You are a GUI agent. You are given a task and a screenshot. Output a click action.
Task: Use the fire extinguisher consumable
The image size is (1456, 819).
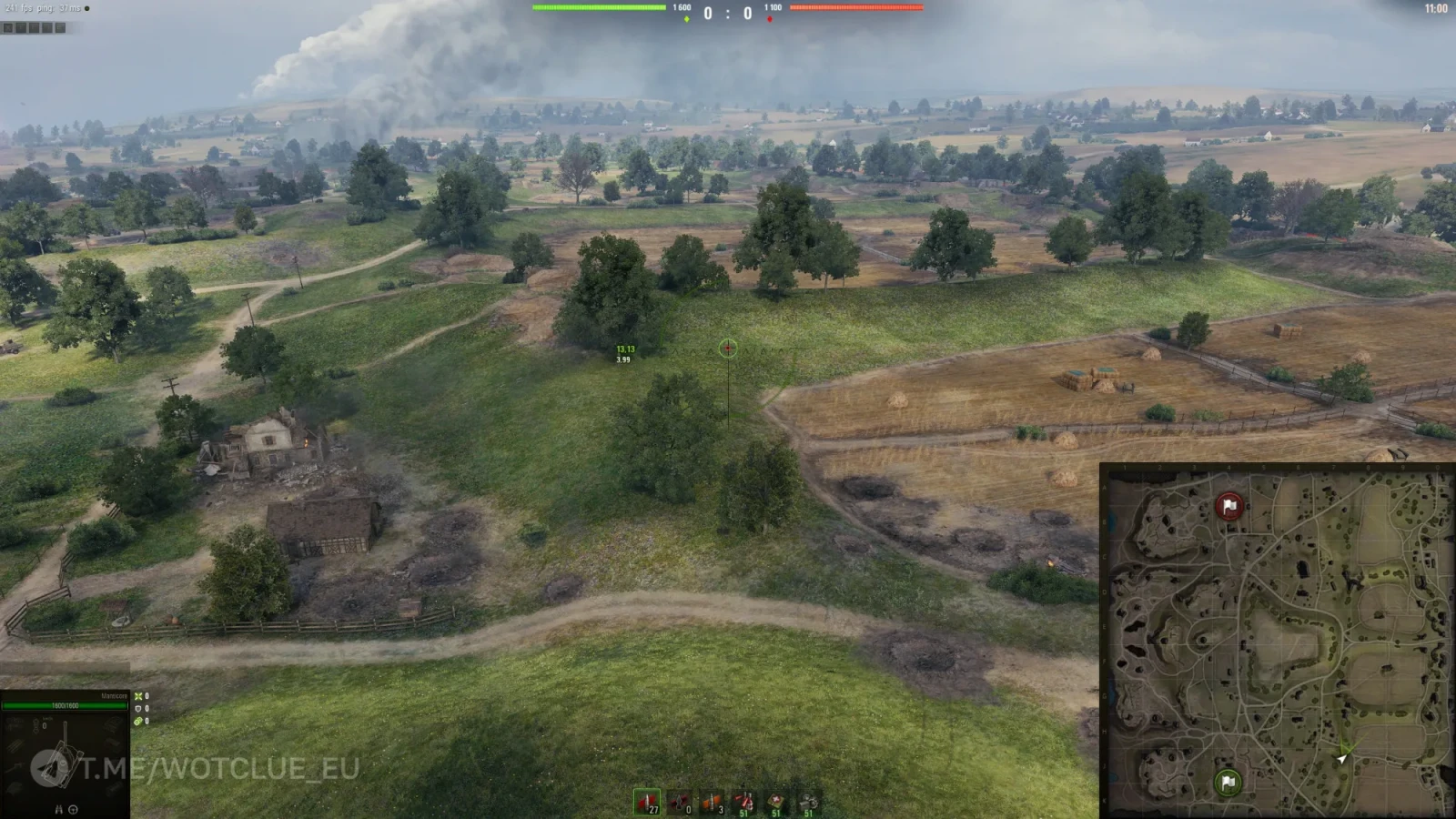[x=743, y=802]
